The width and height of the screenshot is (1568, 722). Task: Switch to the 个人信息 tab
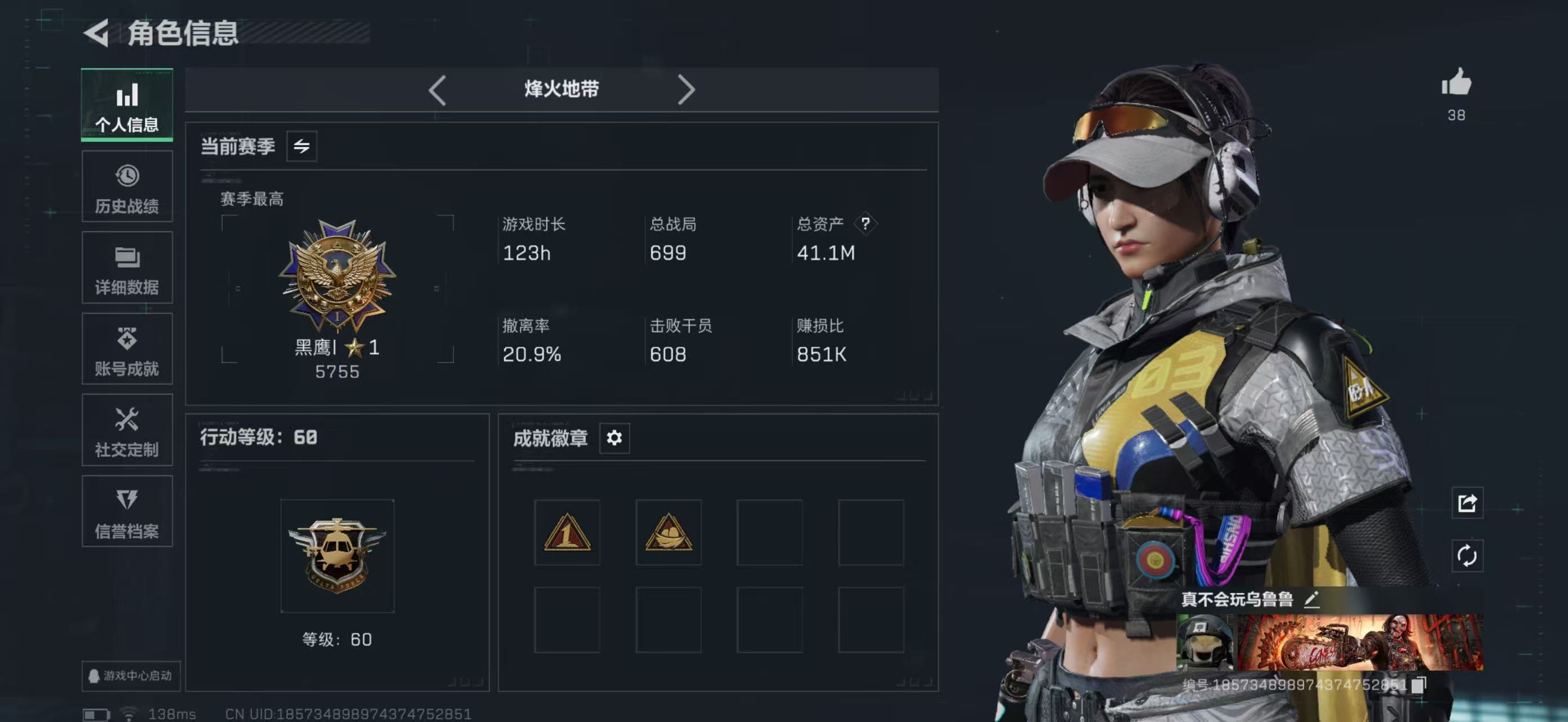pos(127,105)
